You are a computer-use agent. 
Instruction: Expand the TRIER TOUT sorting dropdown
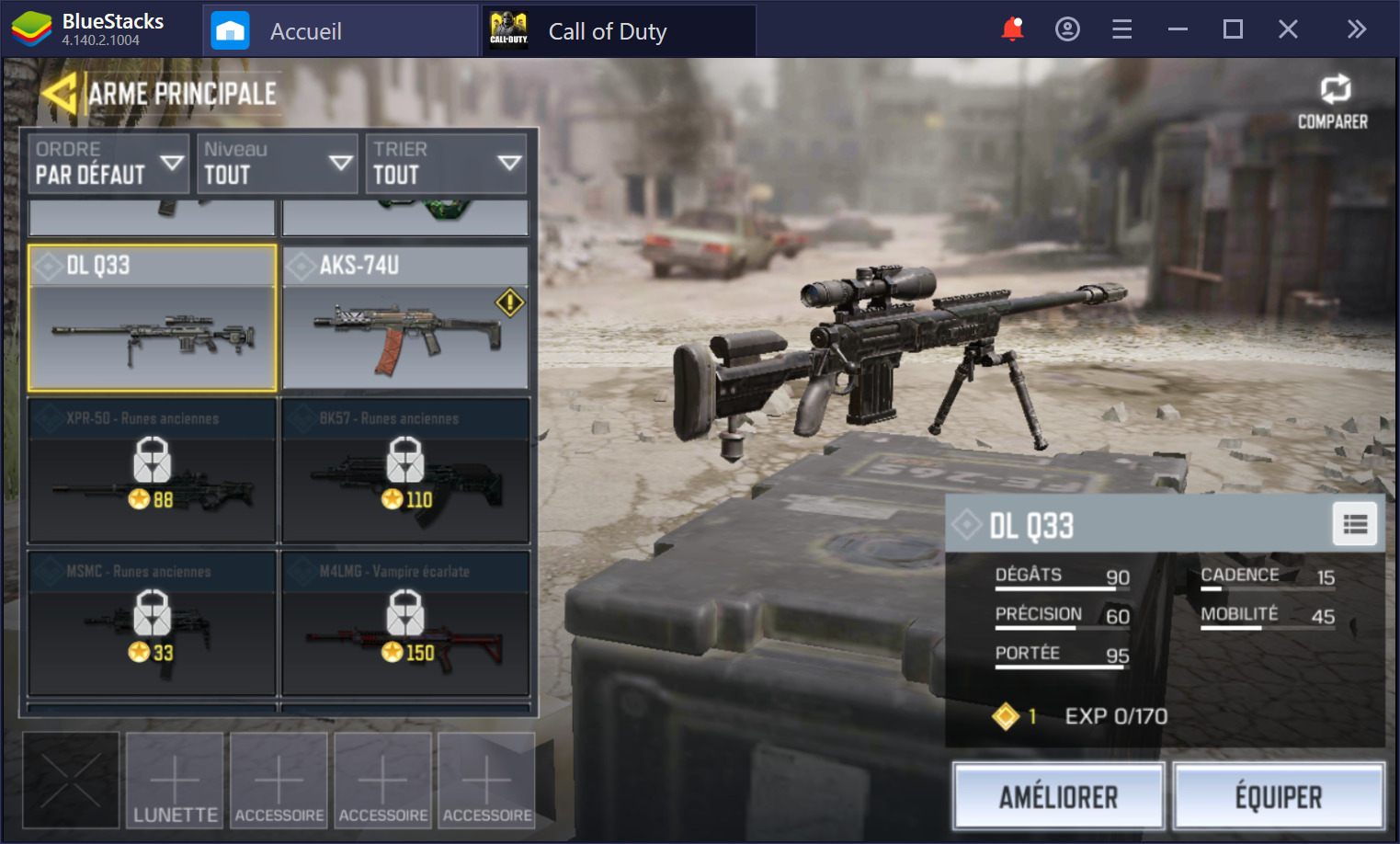[446, 163]
